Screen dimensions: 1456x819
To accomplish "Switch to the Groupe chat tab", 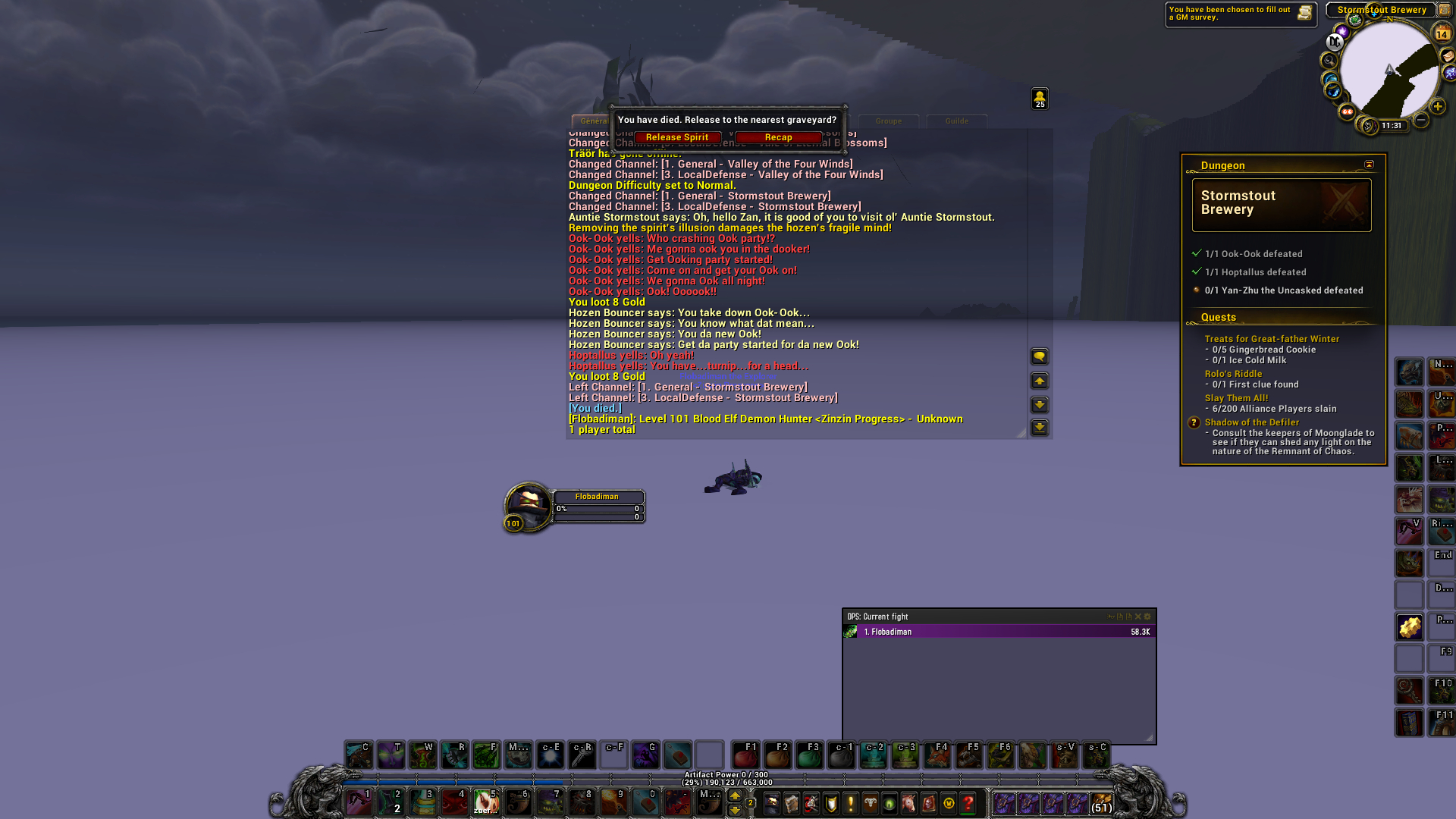I will pyautogui.click(x=888, y=121).
